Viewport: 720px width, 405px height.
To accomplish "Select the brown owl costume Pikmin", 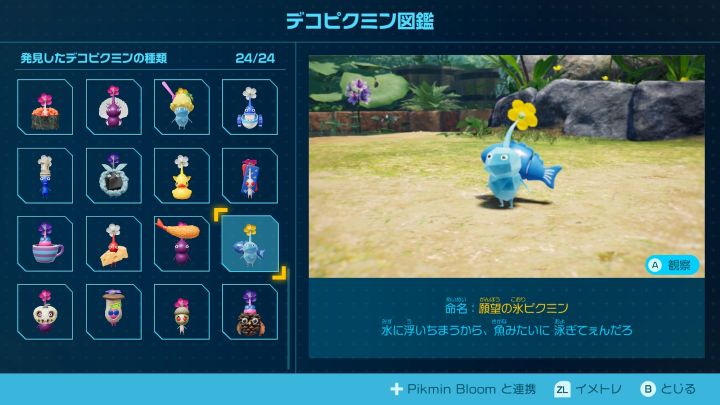I will [x=249, y=311].
